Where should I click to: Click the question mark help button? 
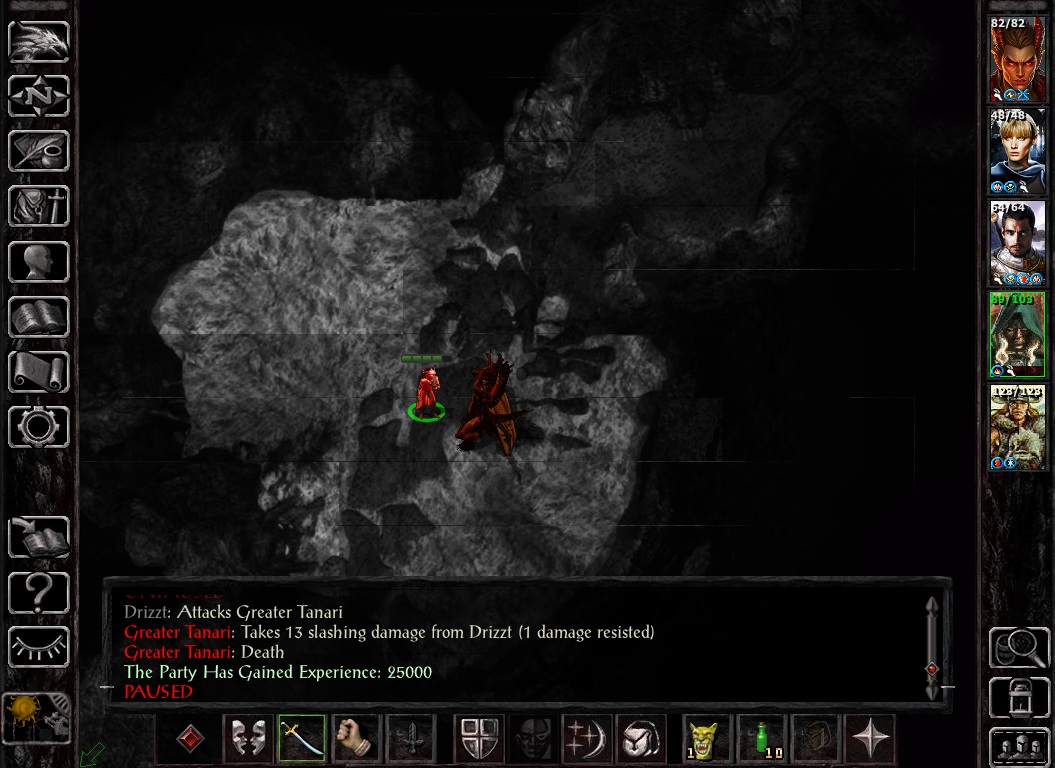[39, 593]
